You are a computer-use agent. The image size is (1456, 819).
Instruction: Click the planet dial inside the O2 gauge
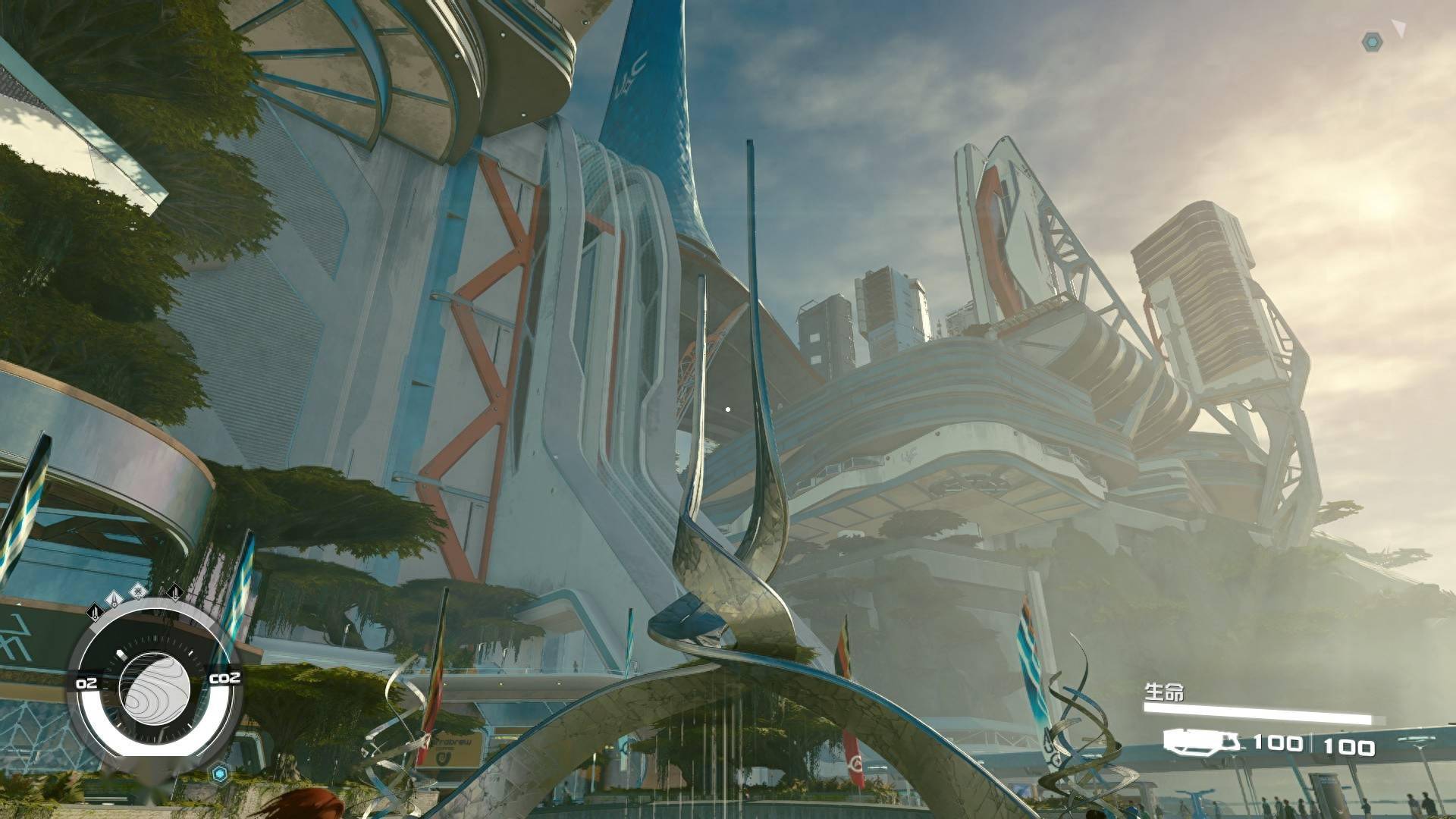point(155,689)
